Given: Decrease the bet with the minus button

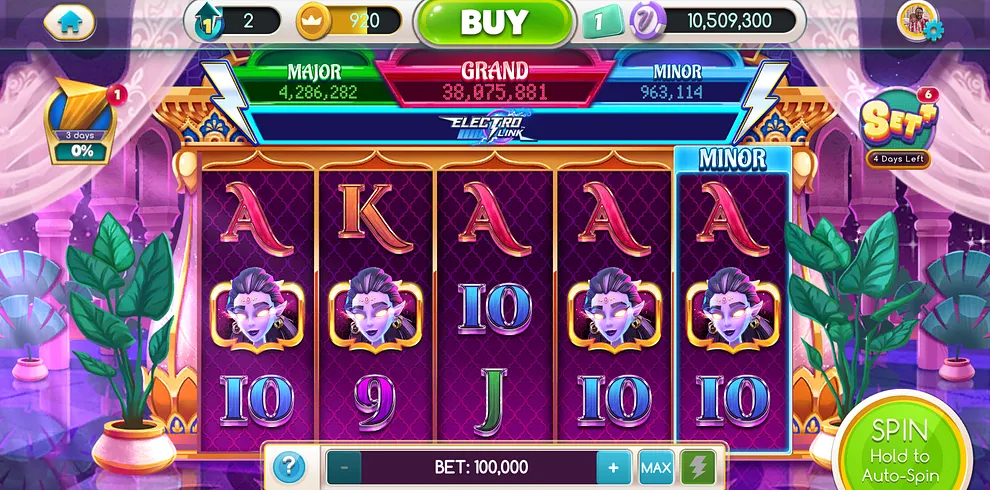Looking at the screenshot, I should tap(344, 467).
